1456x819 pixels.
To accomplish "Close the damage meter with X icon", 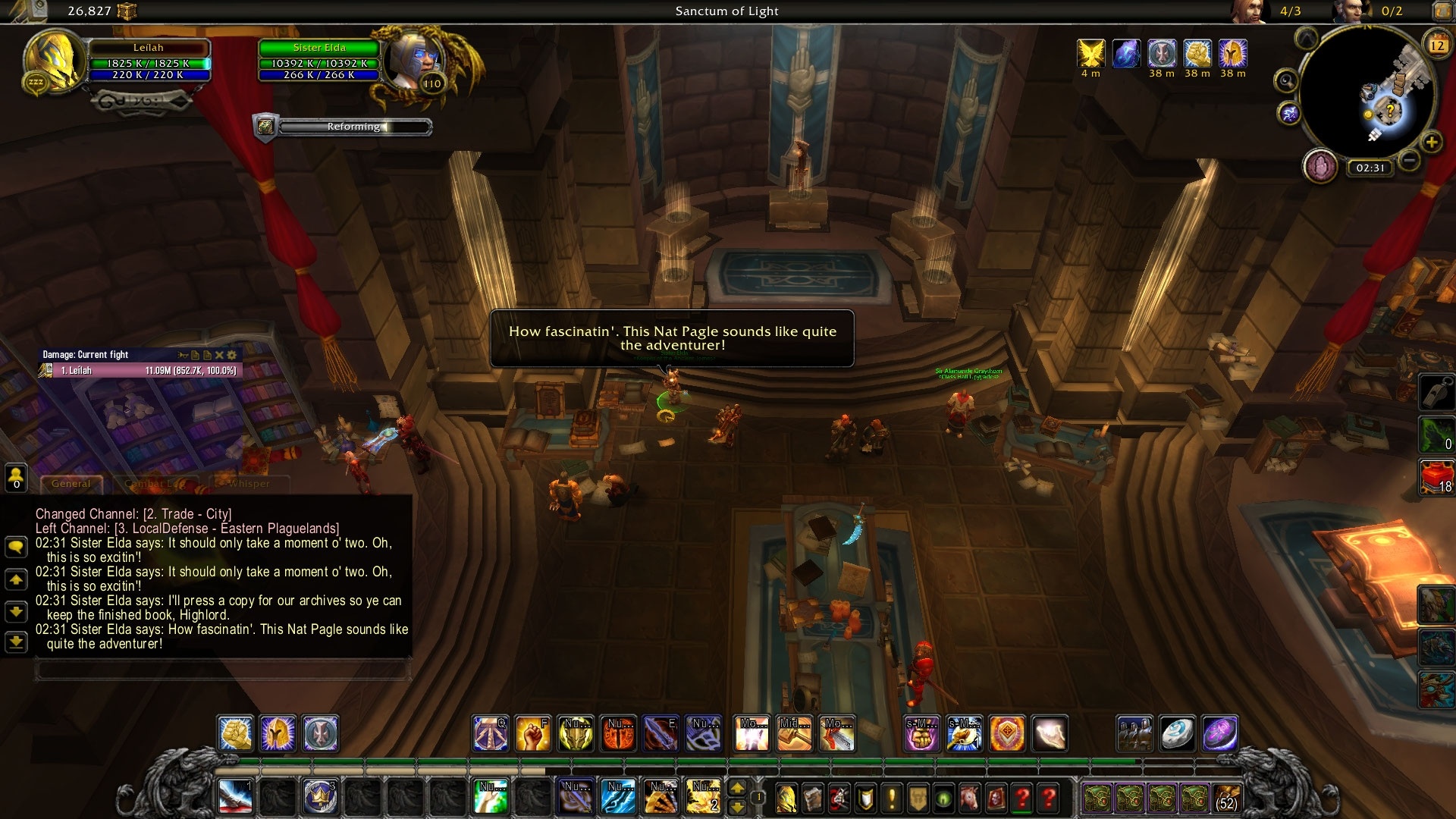I will point(219,355).
